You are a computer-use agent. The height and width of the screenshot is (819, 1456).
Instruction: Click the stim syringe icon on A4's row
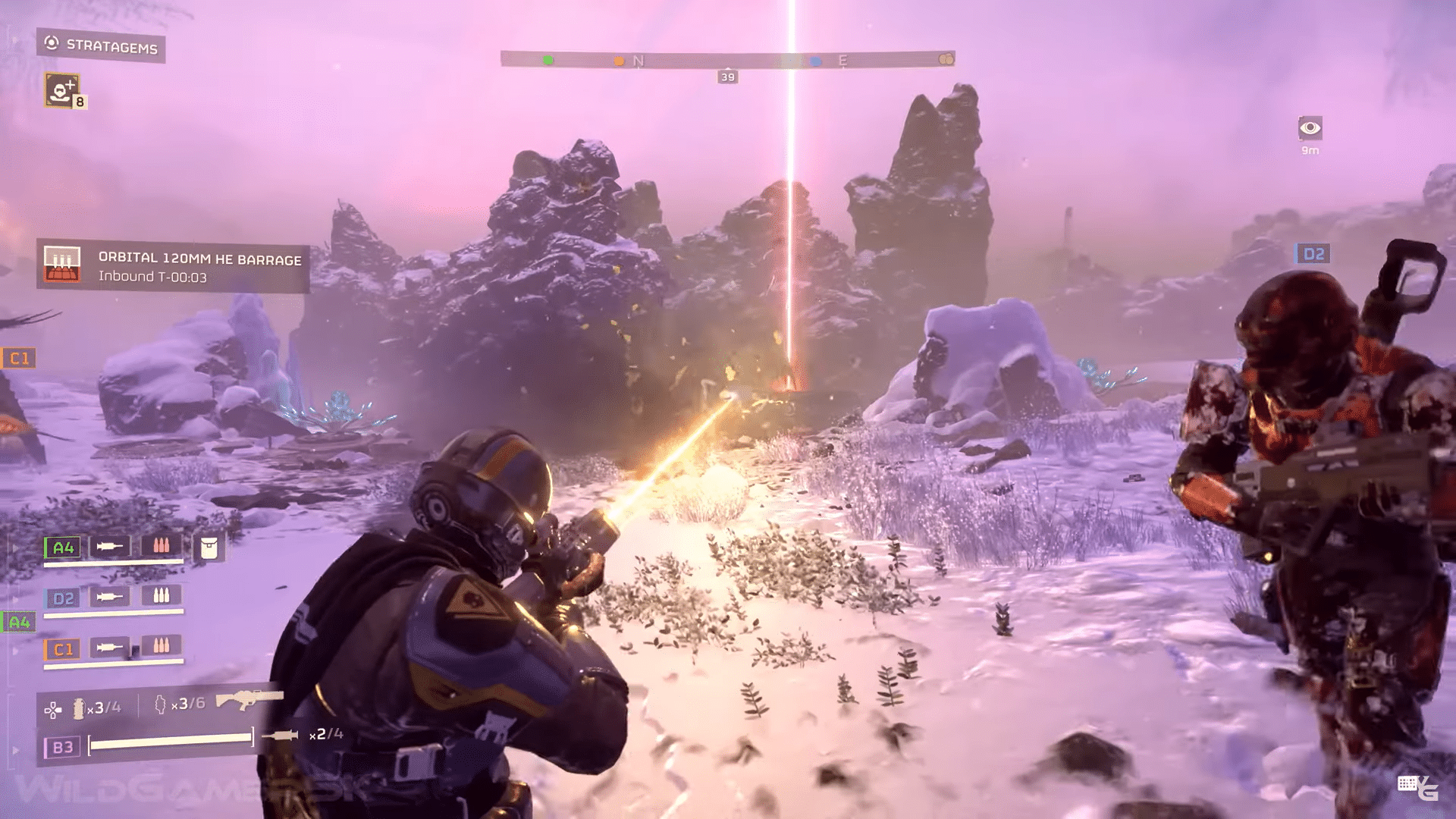[109, 547]
